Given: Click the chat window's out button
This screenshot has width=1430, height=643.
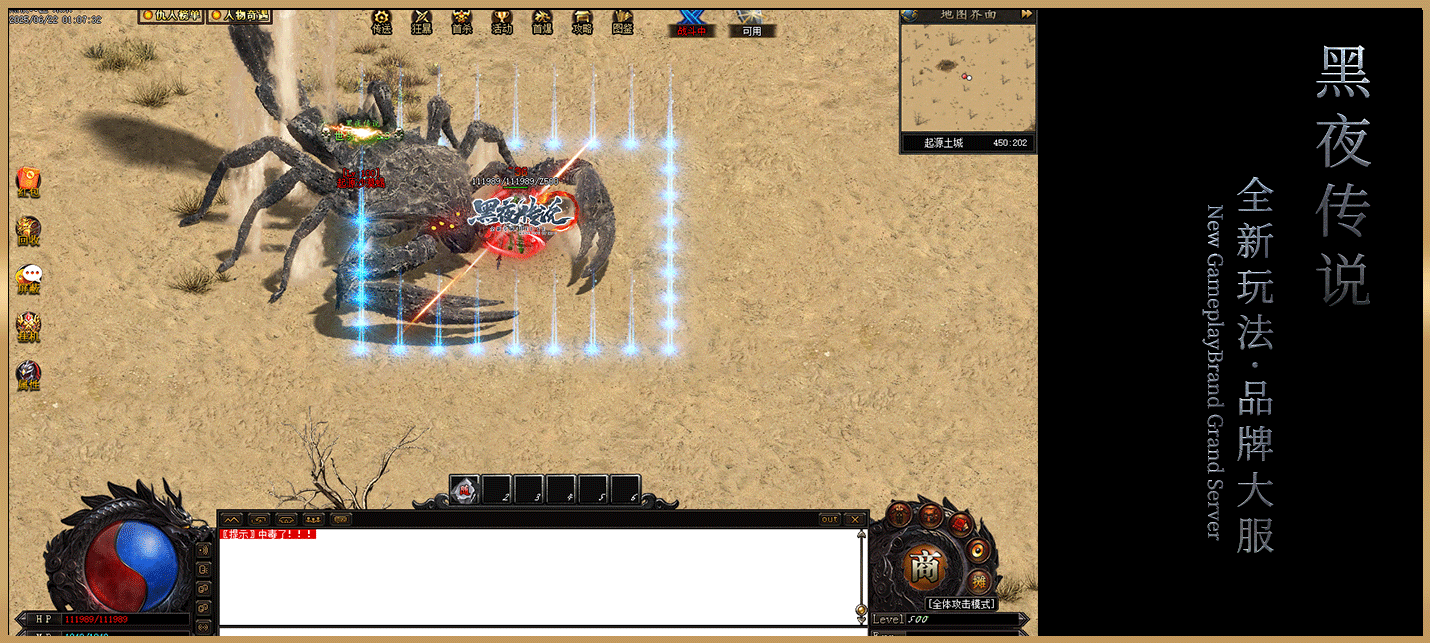Looking at the screenshot, I should click(829, 519).
